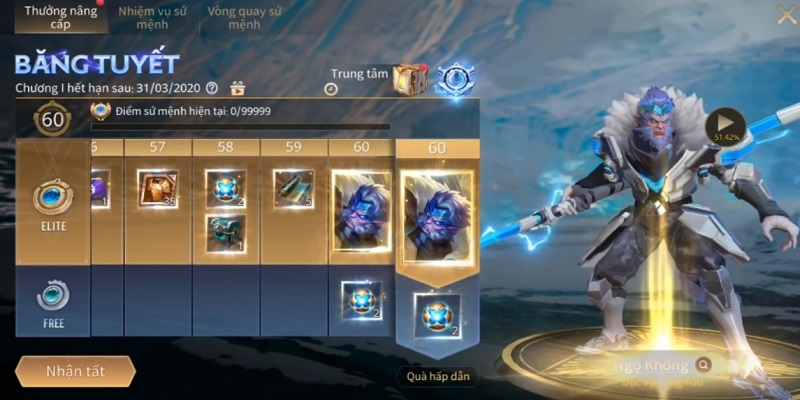Open the Quà hấp dẫn rewards button

[x=437, y=376]
